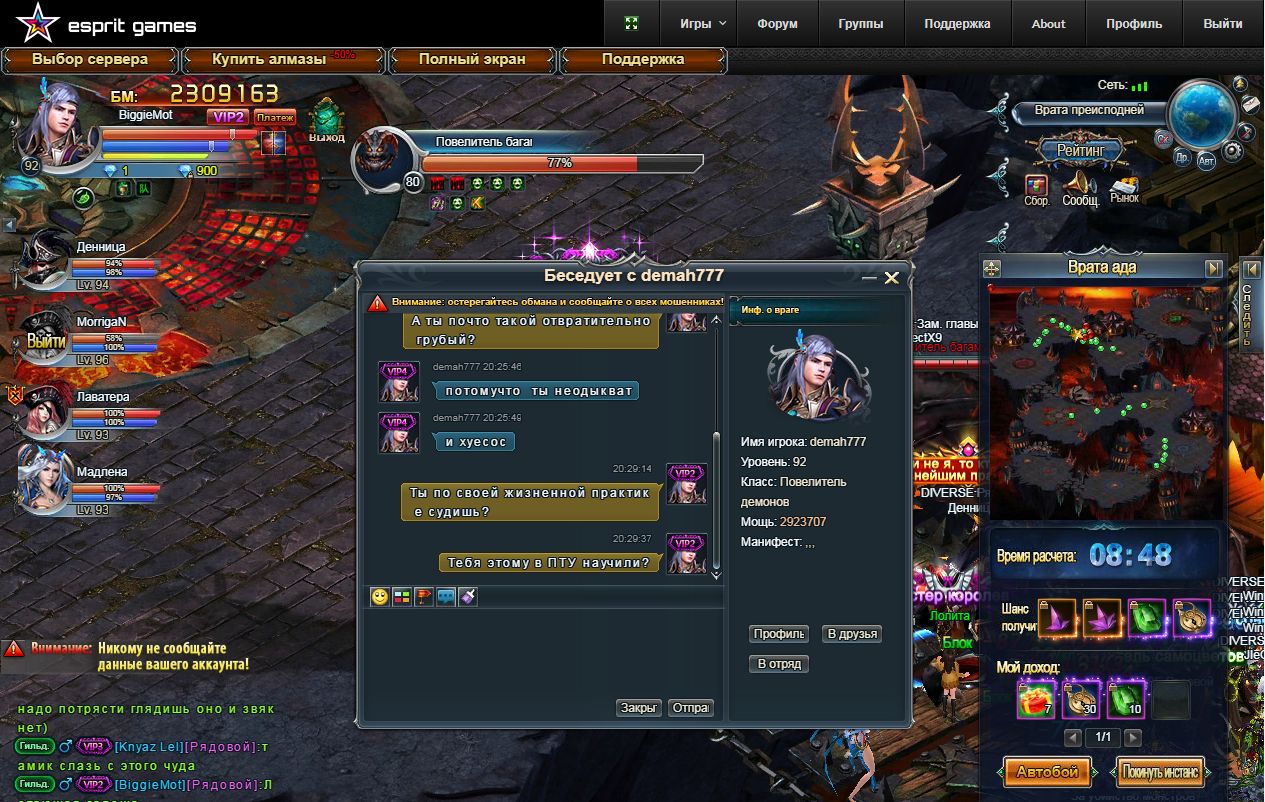Minimize the demah777 chat window

tap(869, 278)
